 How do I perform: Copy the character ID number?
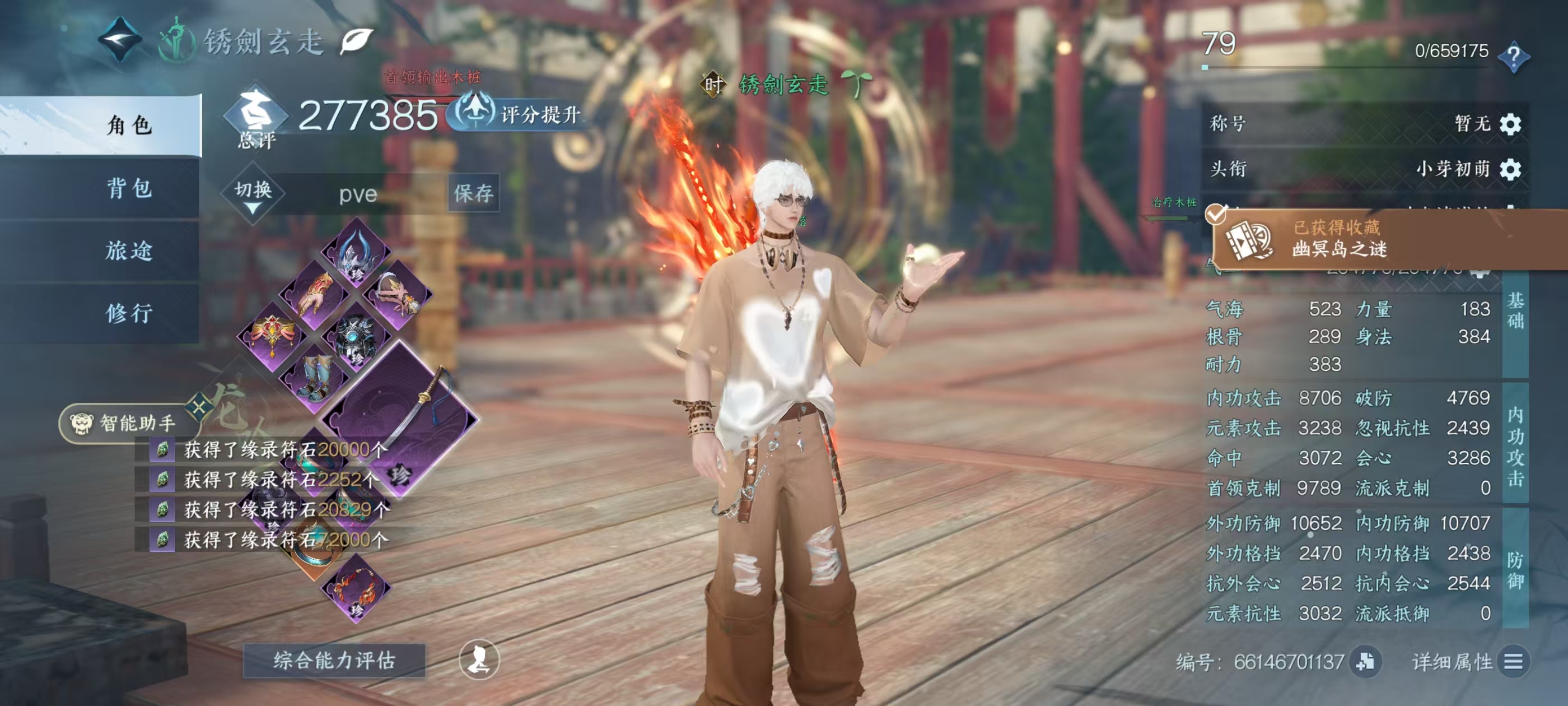click(1365, 662)
